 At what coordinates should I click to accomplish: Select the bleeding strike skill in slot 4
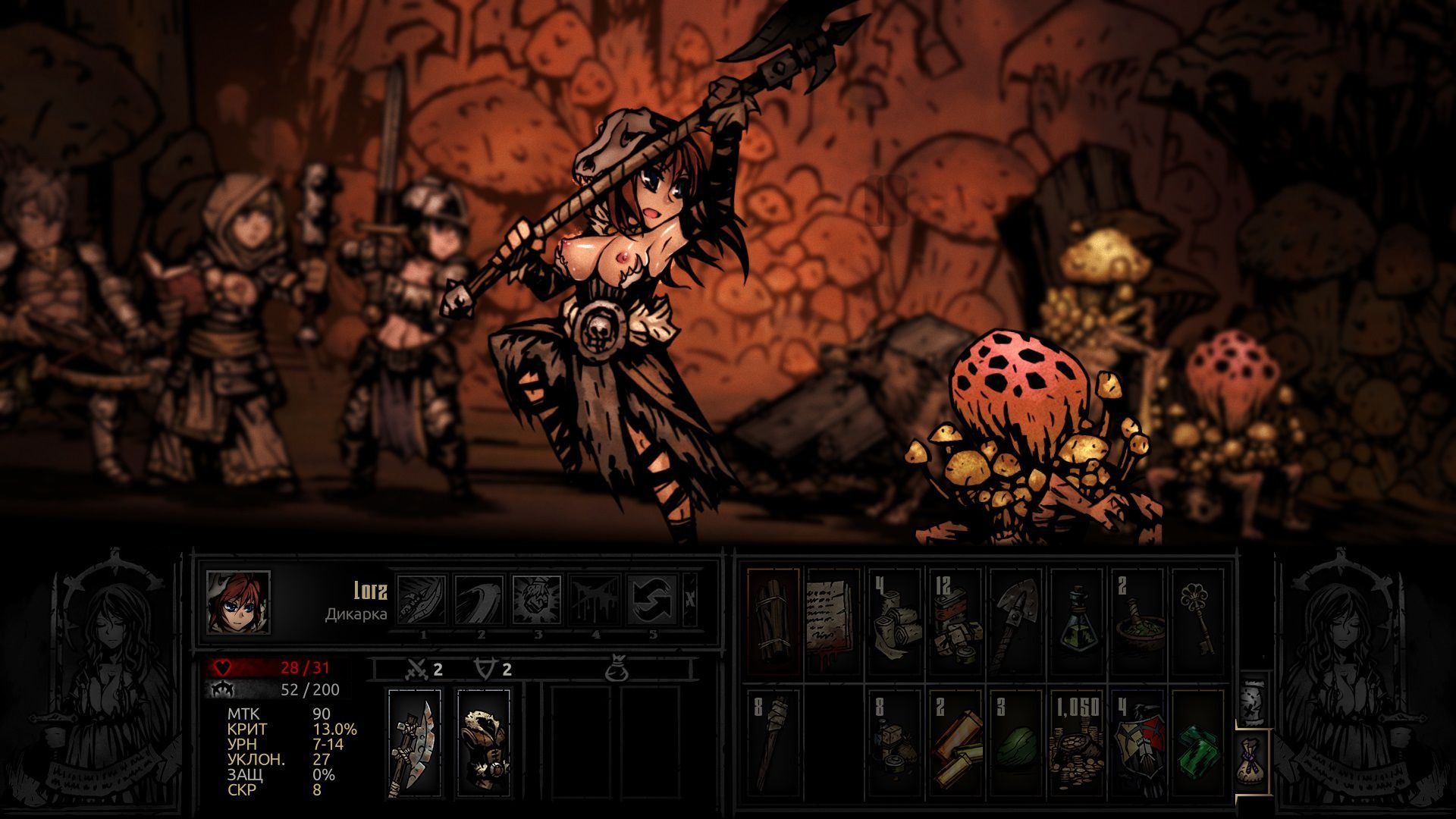pyautogui.click(x=595, y=600)
